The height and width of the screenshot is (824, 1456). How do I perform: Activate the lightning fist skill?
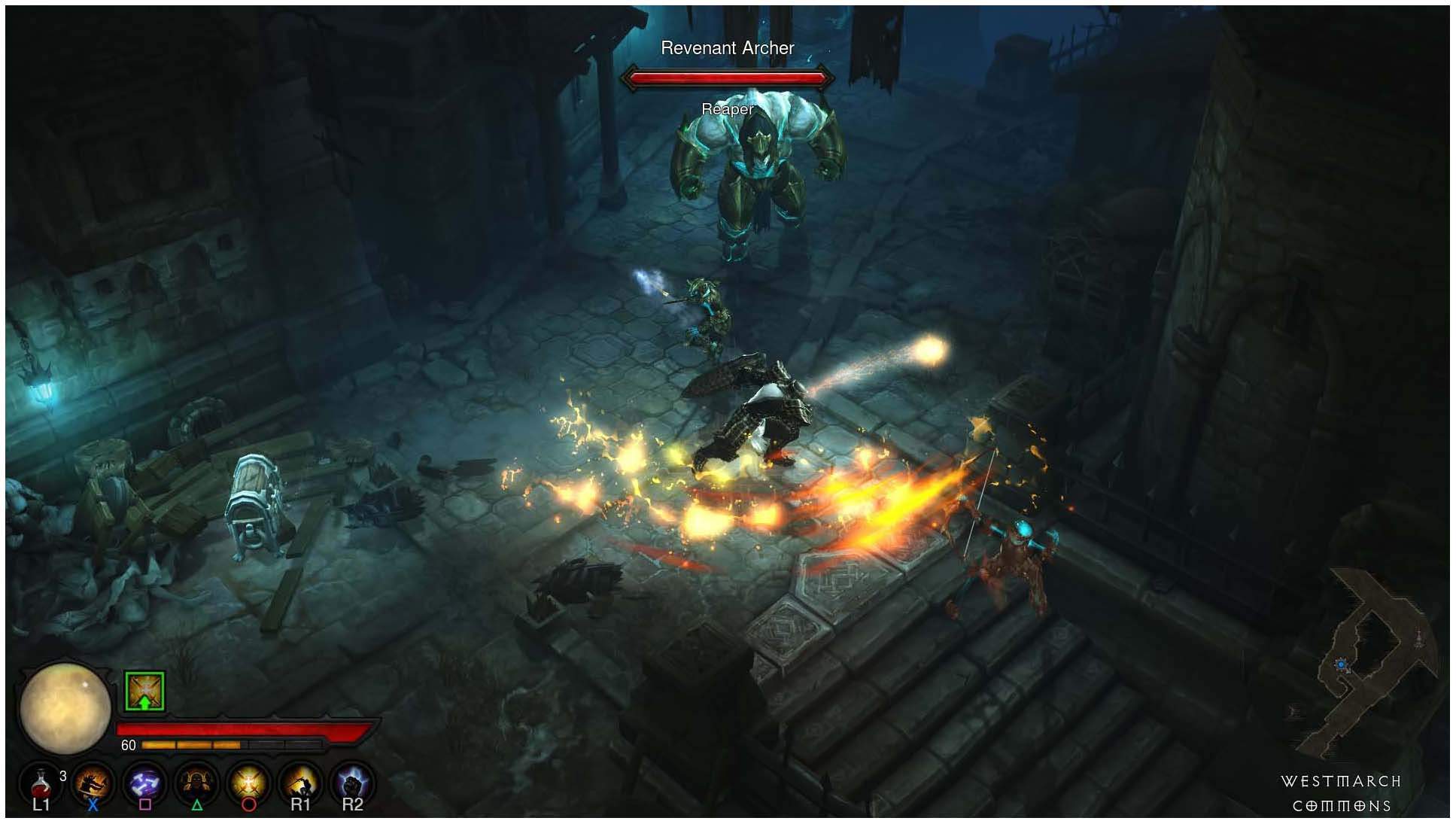[352, 784]
